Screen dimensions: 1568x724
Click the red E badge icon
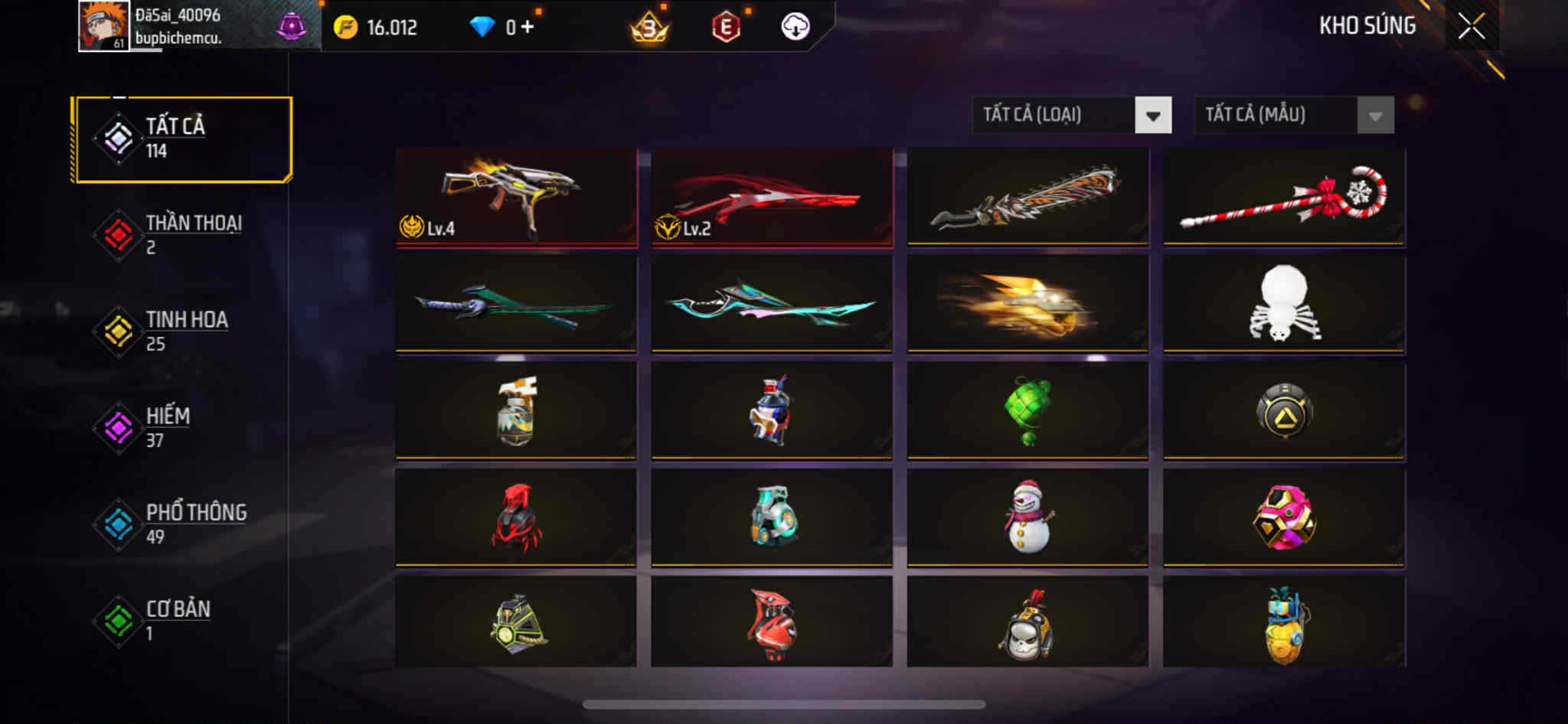(725, 28)
